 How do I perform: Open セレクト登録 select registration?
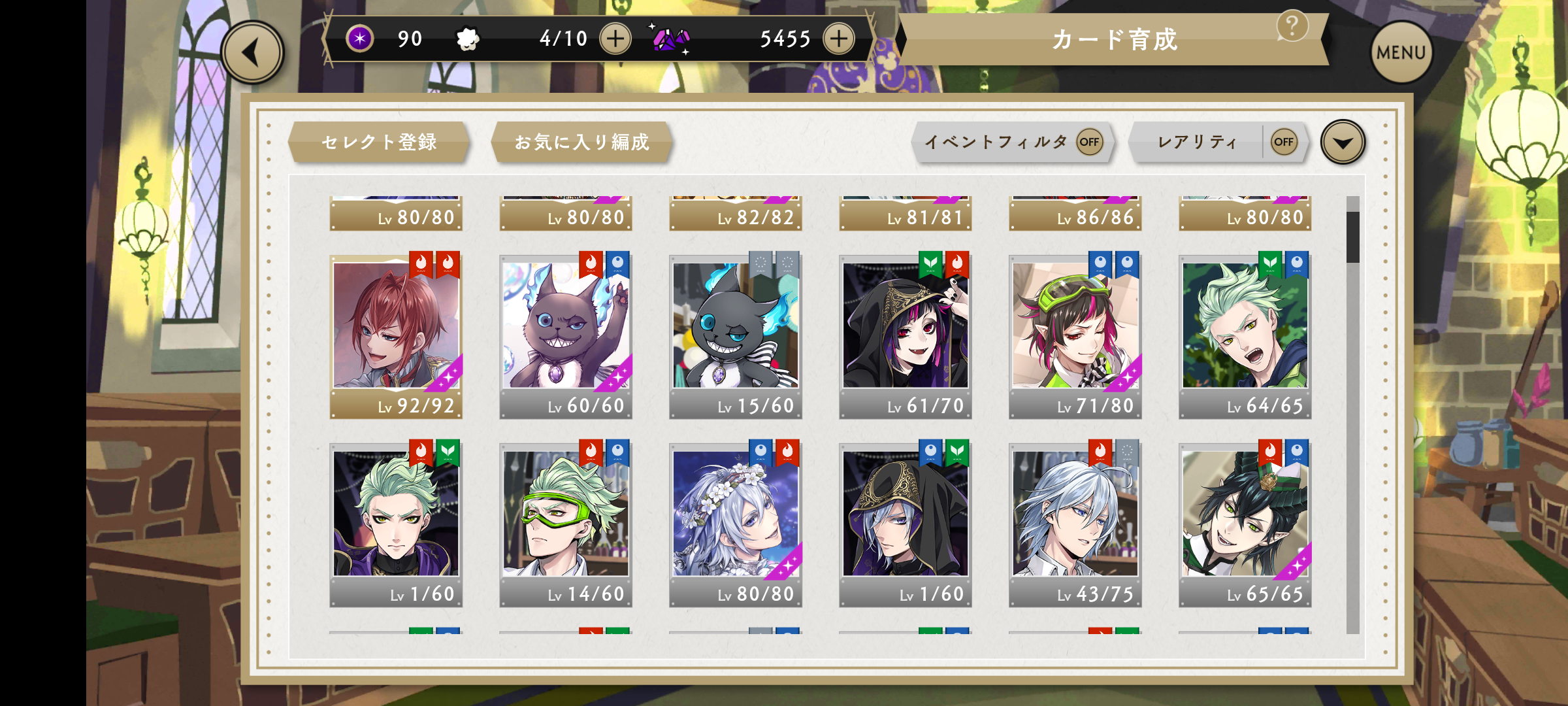coord(379,142)
